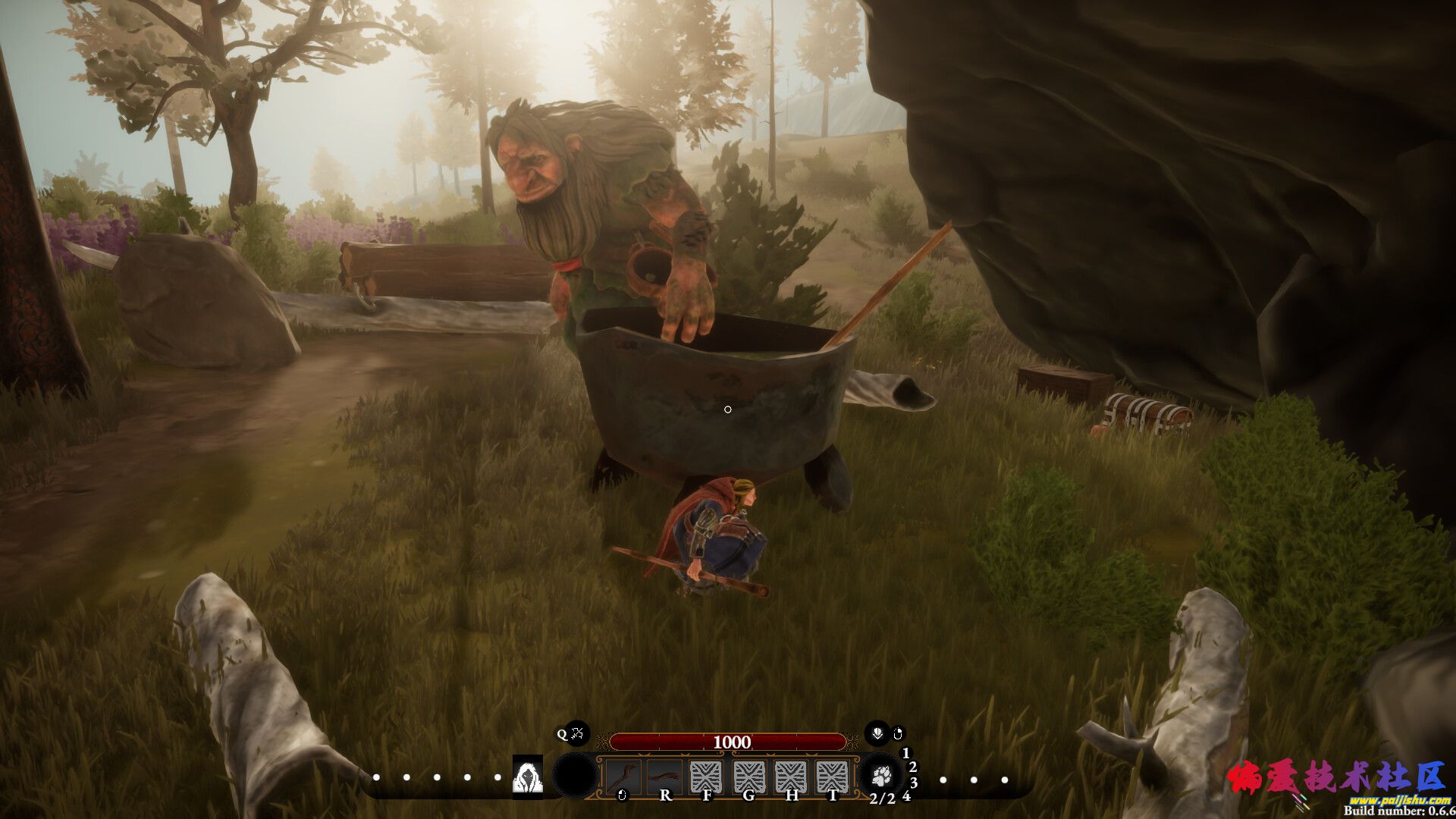This screenshot has height=819, width=1456.
Task: Click the crossed arrows icon
Action: pyautogui.click(x=577, y=733)
